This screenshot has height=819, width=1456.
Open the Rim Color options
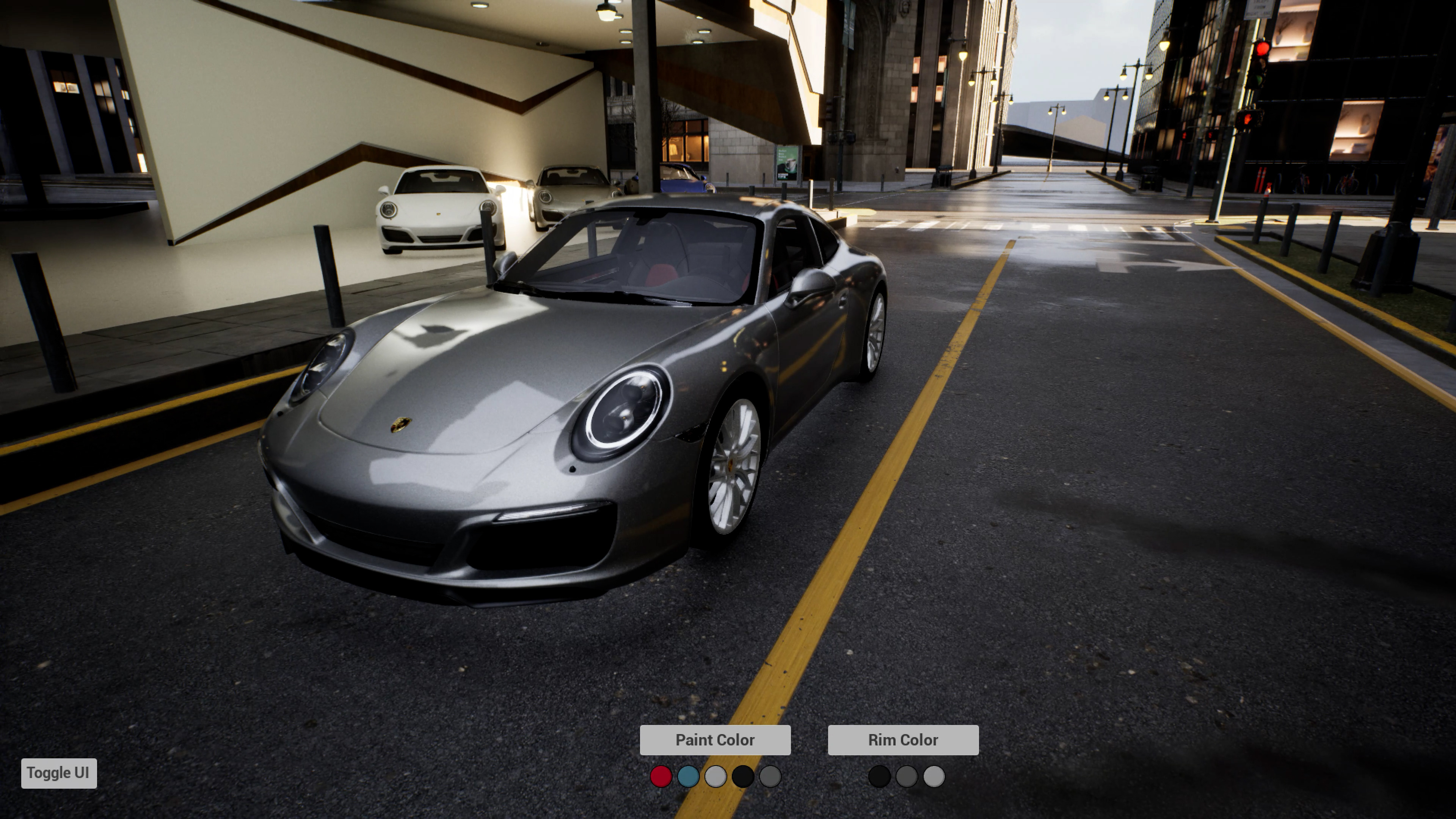tap(903, 740)
